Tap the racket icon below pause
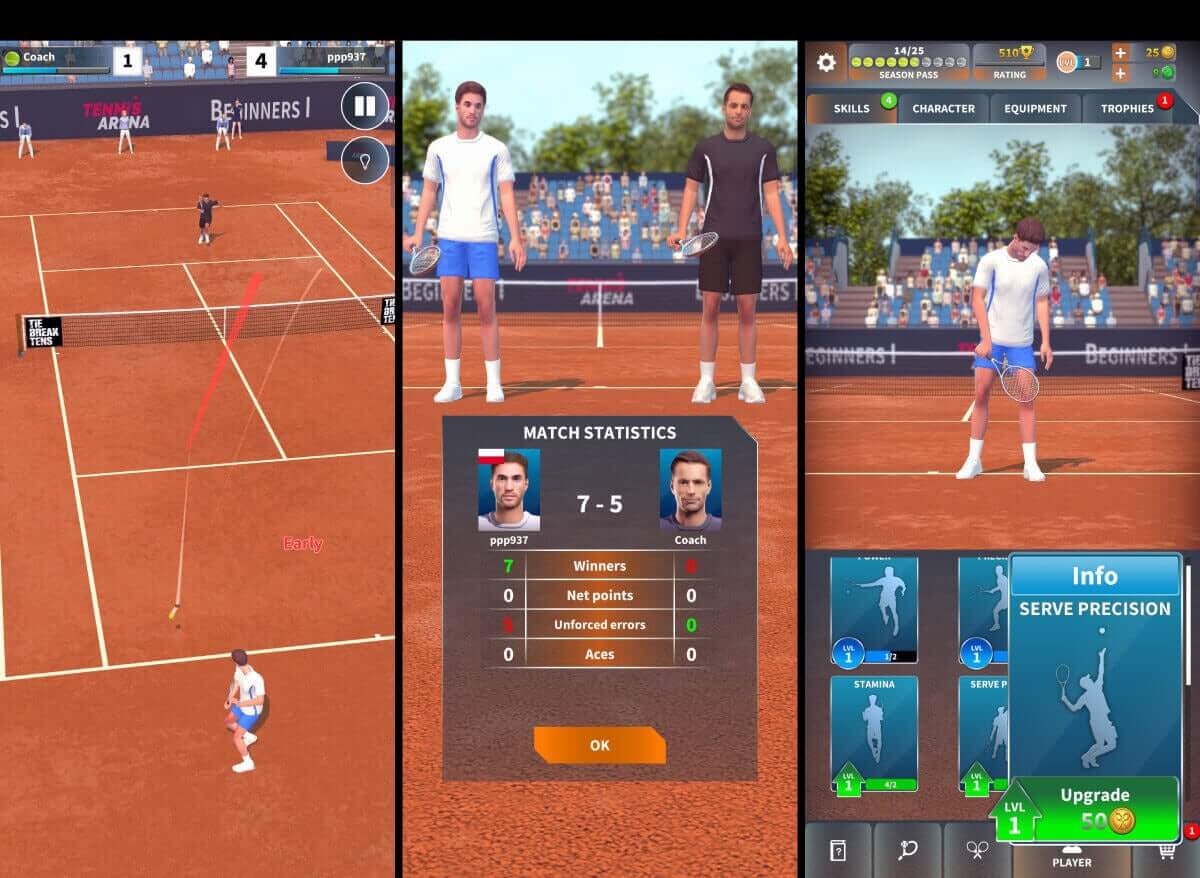Viewport: 1200px width, 878px height. click(x=364, y=160)
